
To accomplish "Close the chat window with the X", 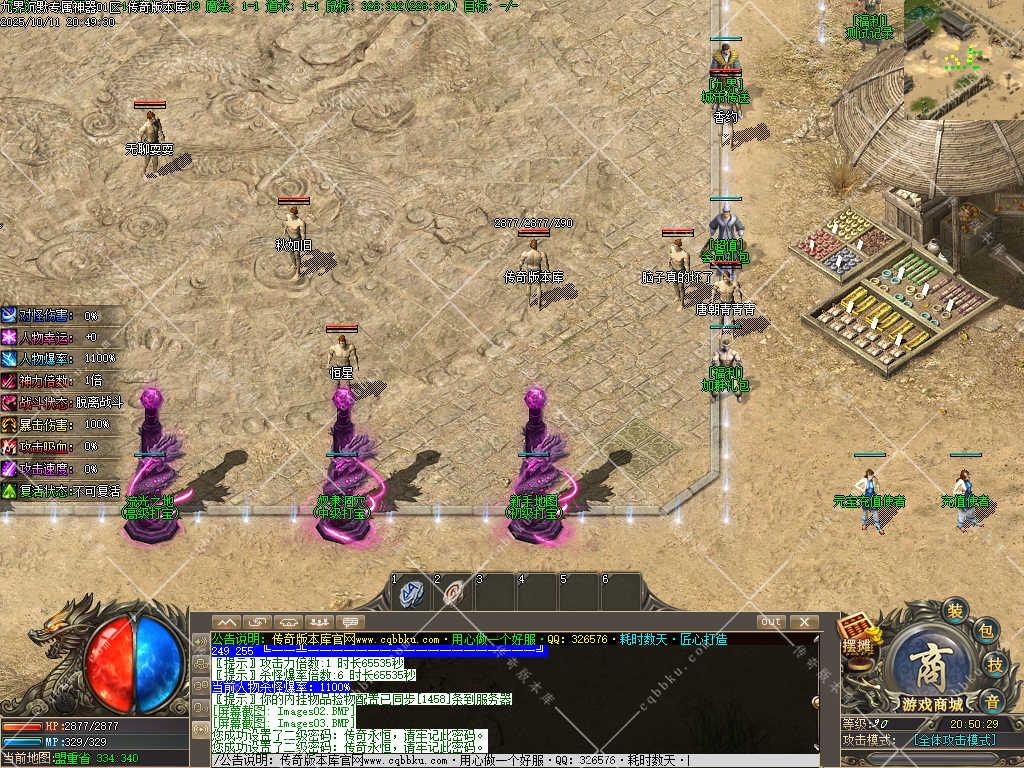I will click(803, 622).
